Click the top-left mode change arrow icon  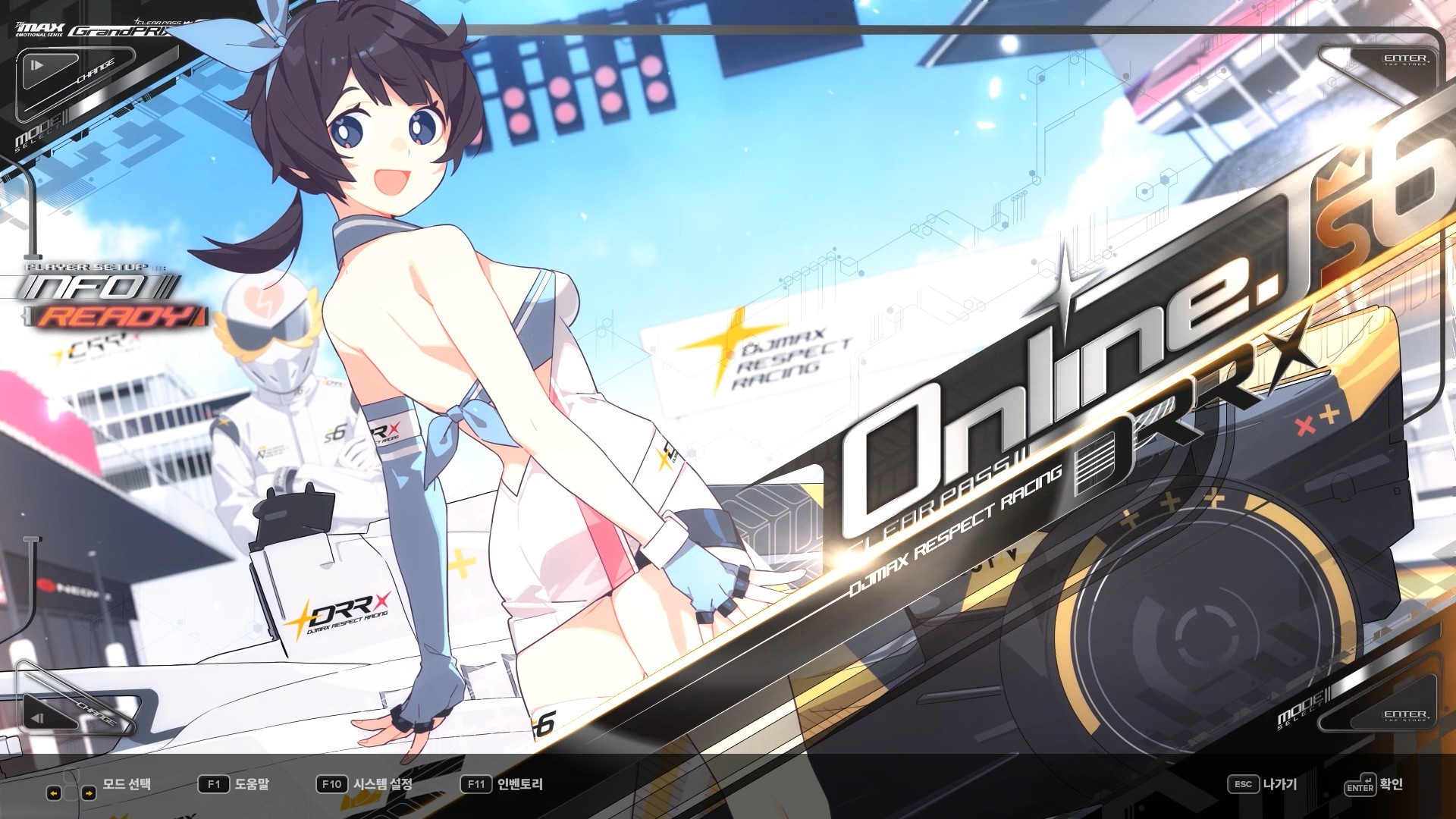point(36,65)
